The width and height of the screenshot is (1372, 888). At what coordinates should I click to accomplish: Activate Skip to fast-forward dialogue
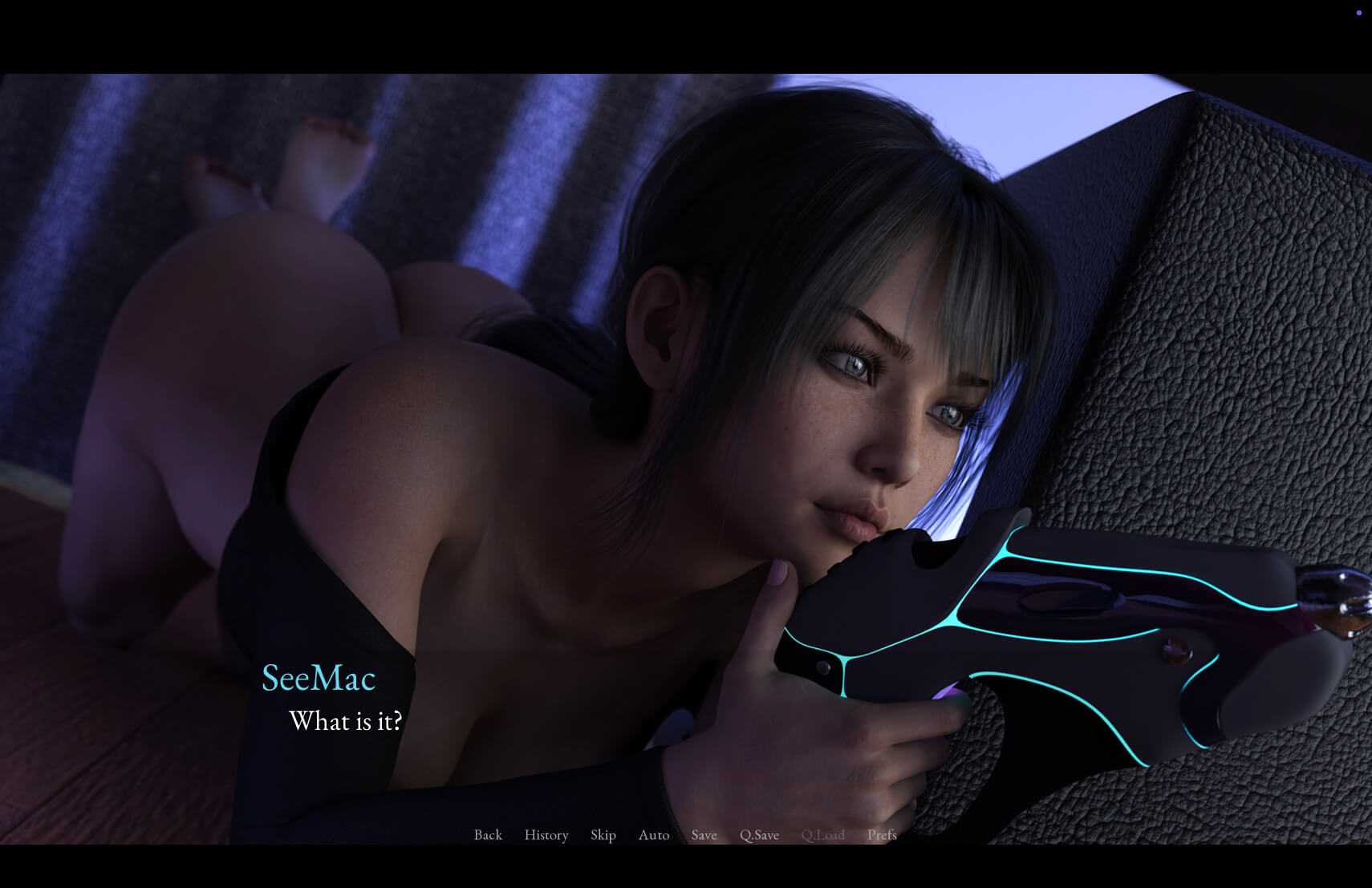603,835
